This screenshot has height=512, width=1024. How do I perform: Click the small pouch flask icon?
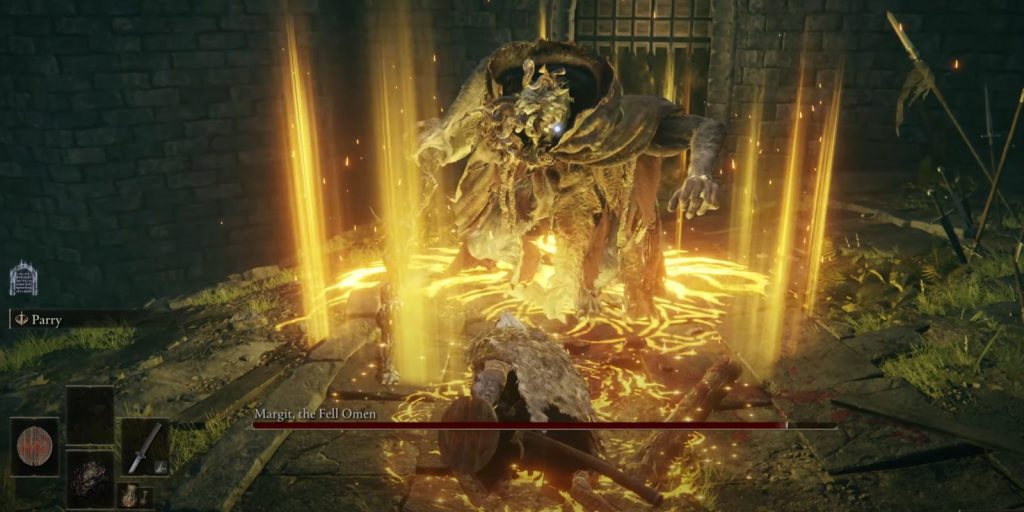point(129,494)
